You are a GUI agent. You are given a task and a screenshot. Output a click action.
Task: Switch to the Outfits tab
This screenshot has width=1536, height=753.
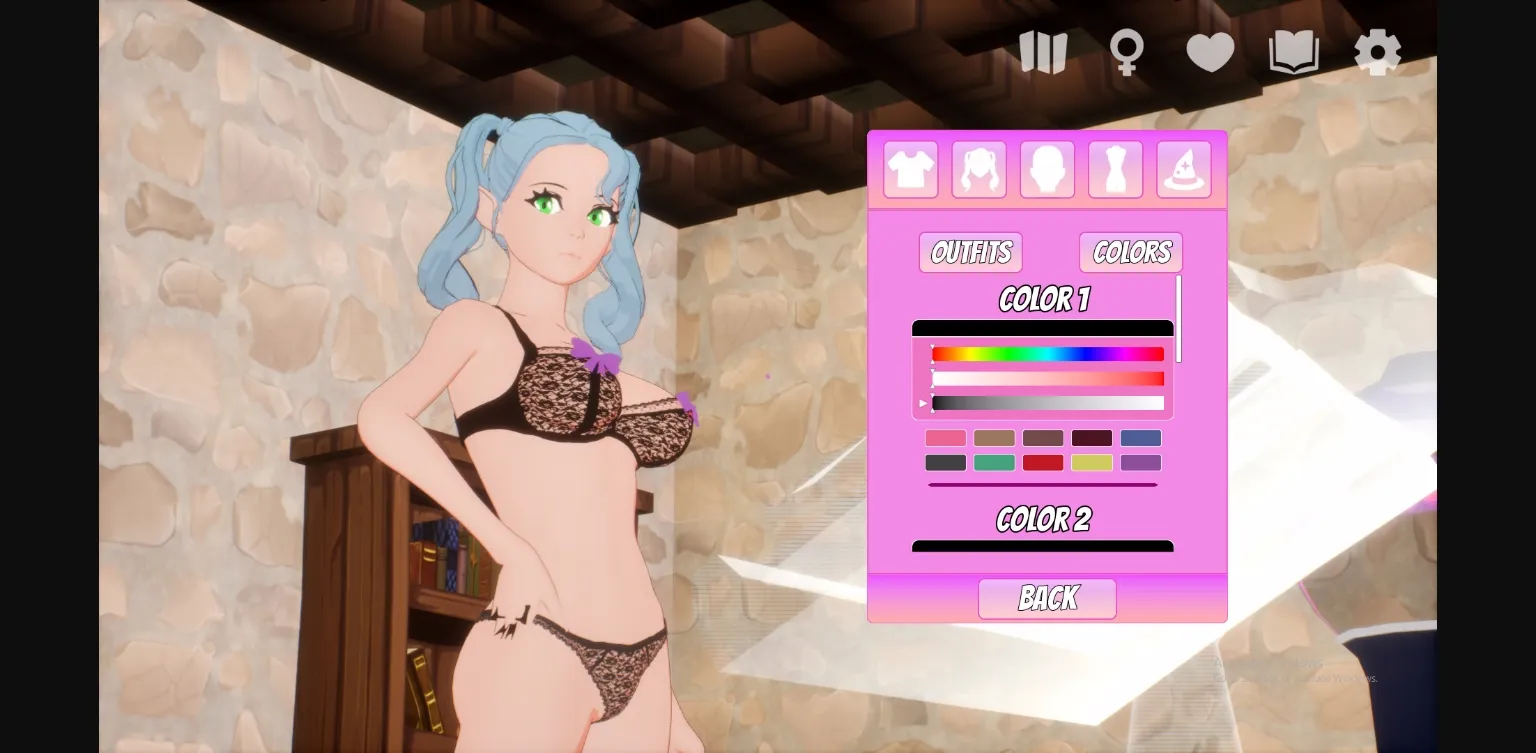[x=970, y=252]
